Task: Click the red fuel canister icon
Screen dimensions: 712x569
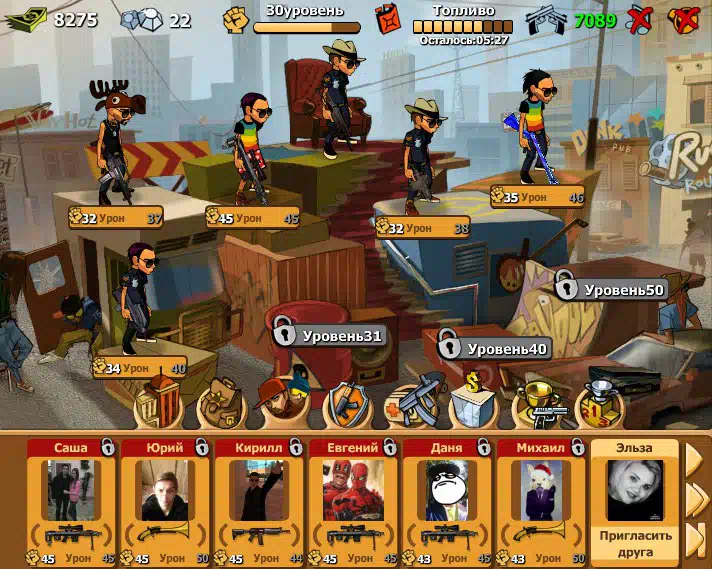Action: tap(387, 18)
